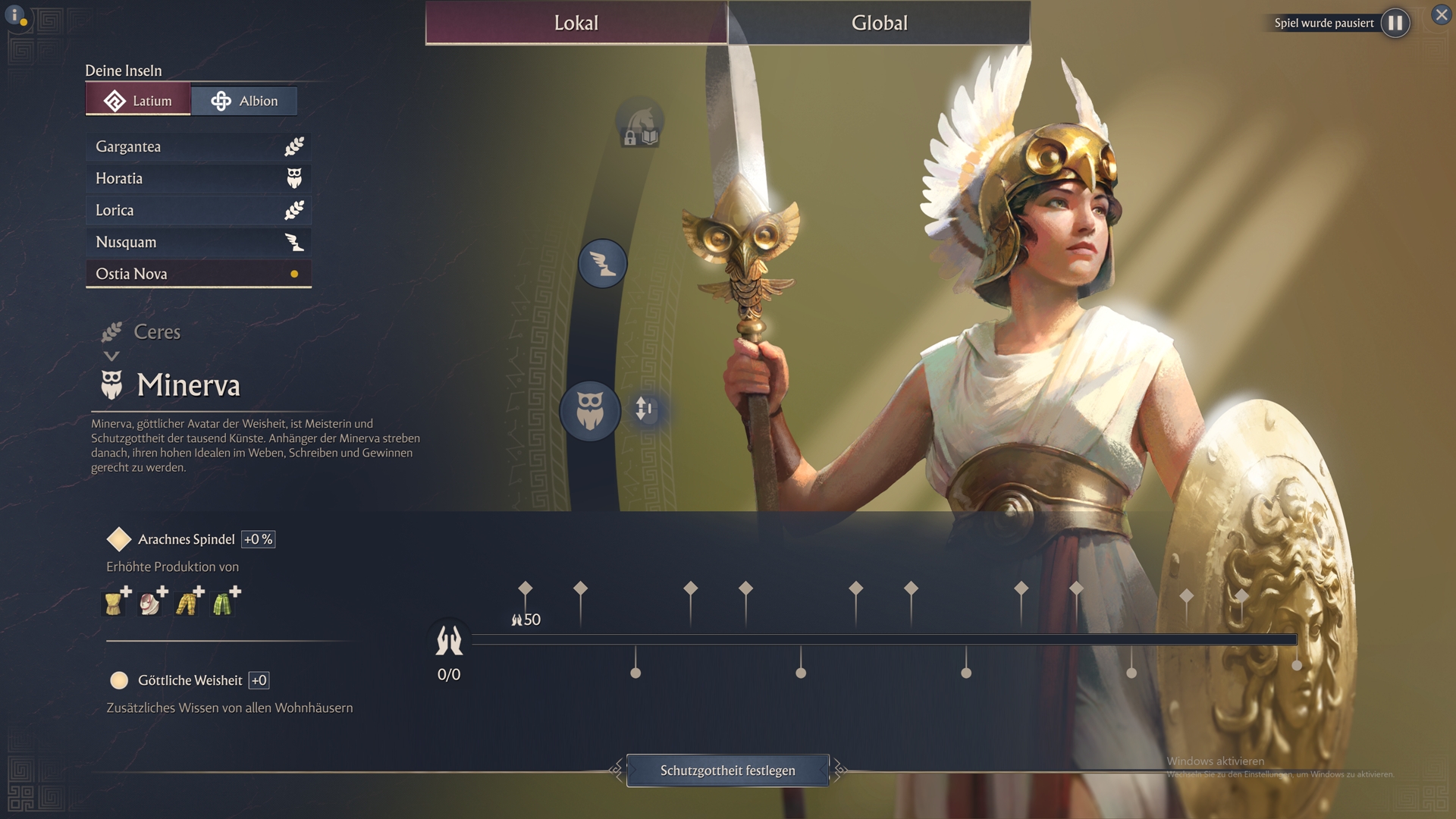Expand the Ceres deity entry
This screenshot has width=1456, height=819.
156,332
